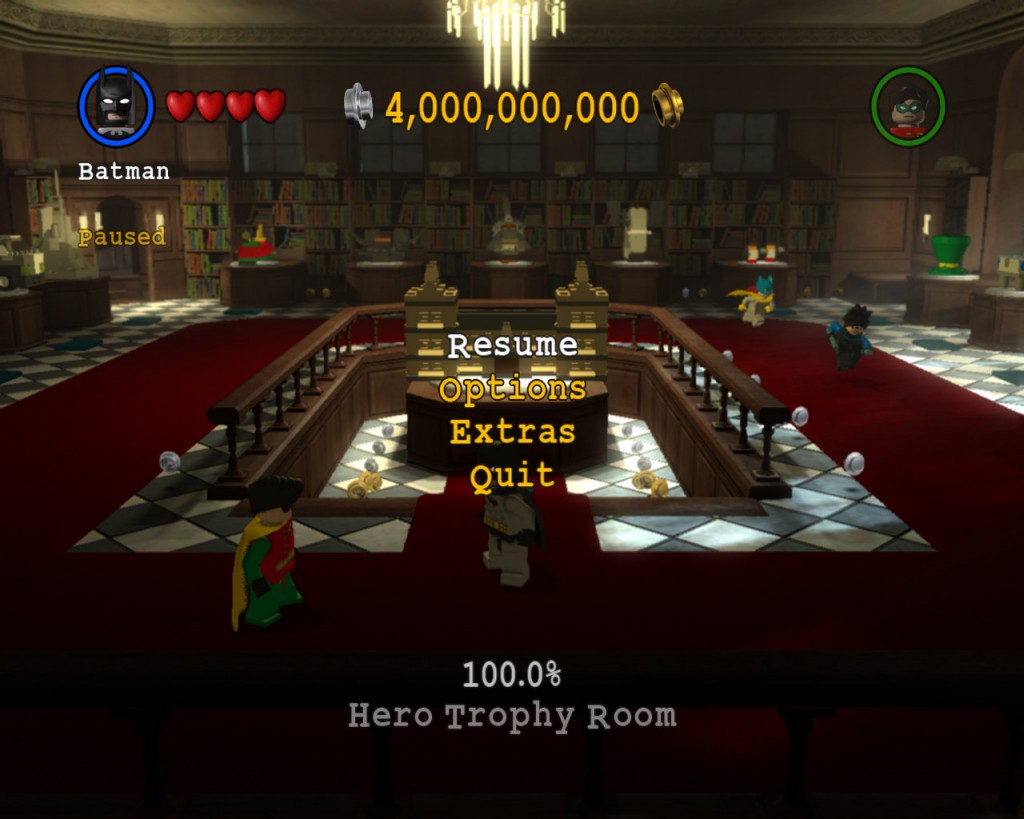Open the Options menu
This screenshot has height=819, width=1024.
tap(512, 389)
